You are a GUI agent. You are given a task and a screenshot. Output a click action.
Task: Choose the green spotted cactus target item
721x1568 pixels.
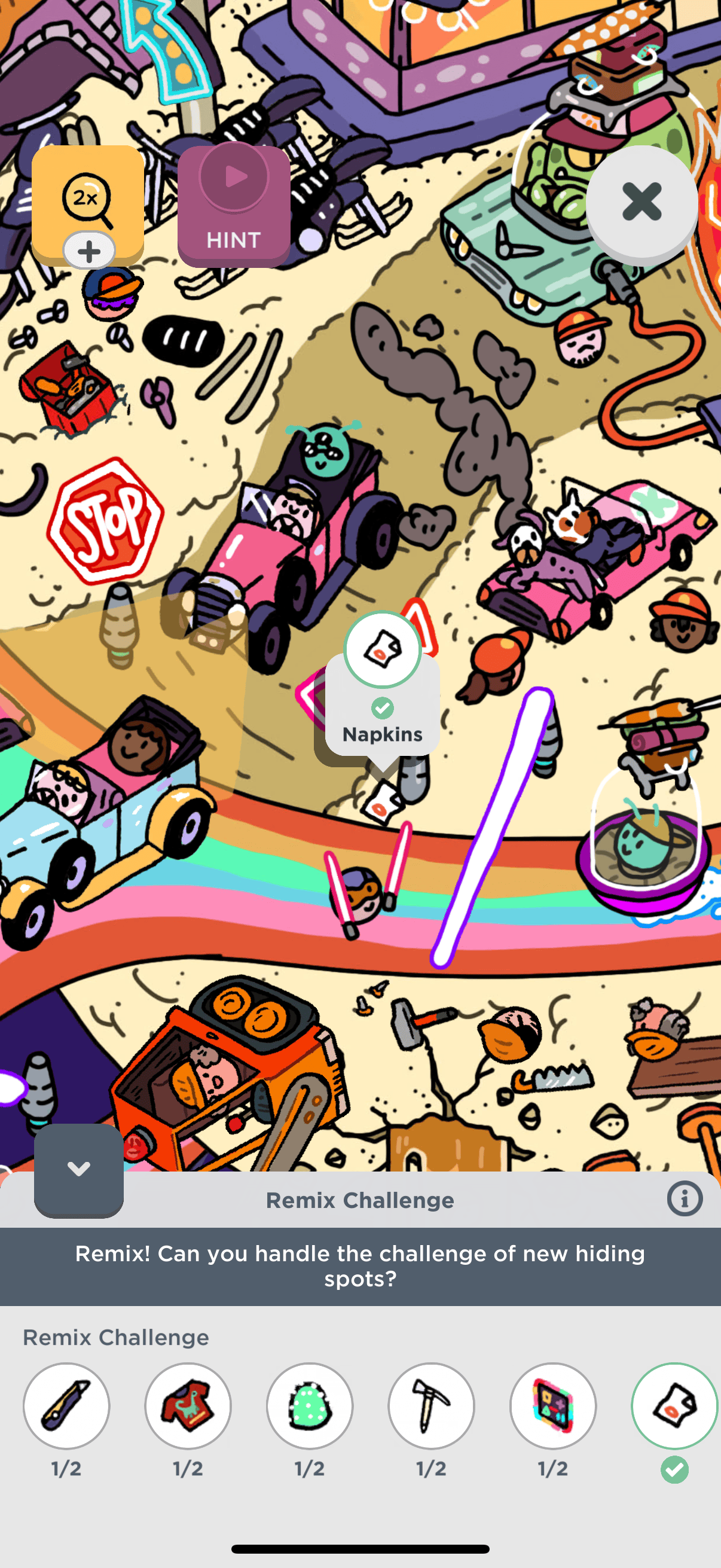click(310, 1405)
